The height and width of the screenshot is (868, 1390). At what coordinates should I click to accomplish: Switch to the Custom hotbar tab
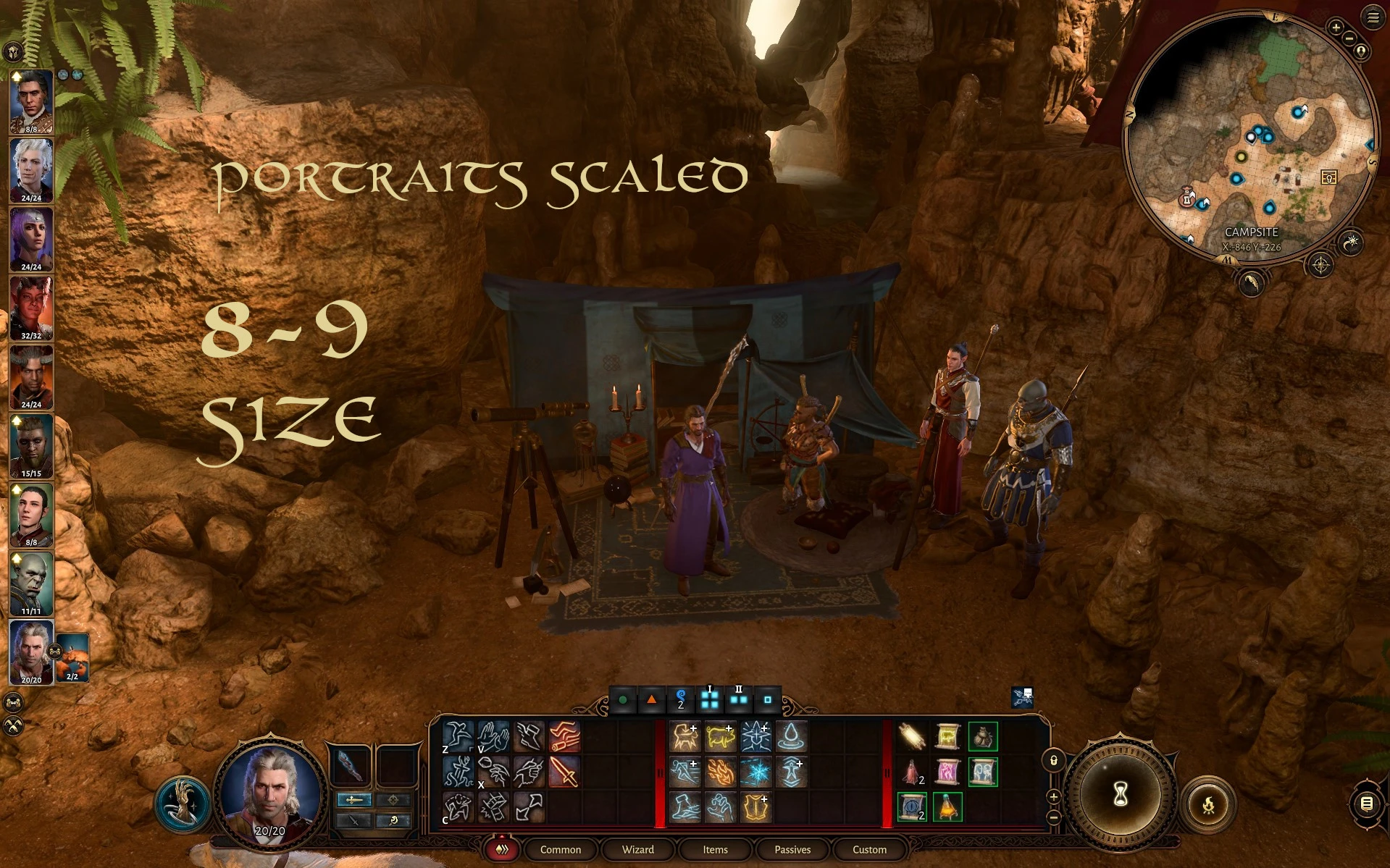[x=869, y=849]
